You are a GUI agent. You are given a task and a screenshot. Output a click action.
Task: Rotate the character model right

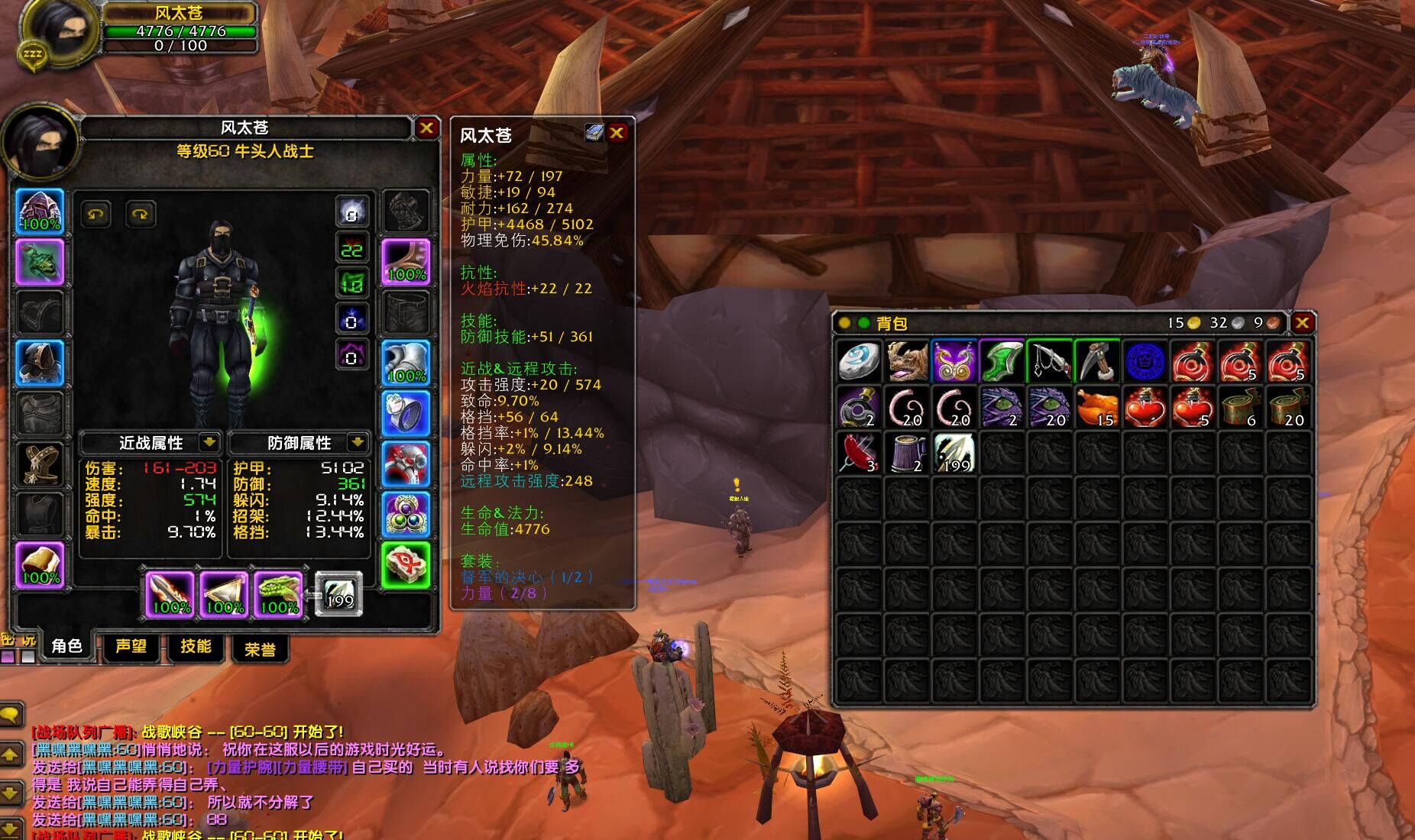click(140, 215)
